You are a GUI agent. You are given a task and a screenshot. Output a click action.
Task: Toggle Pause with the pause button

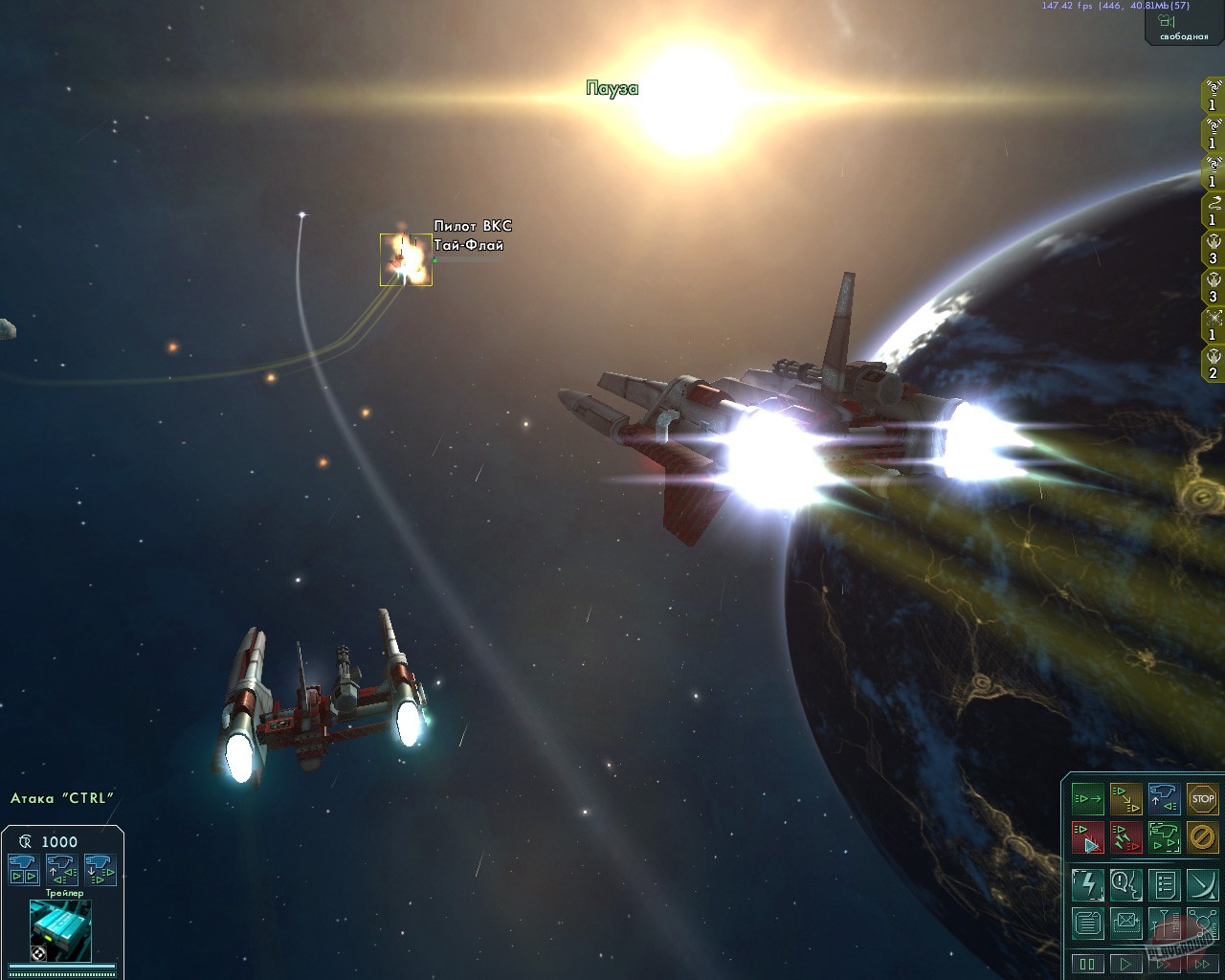point(1088,964)
